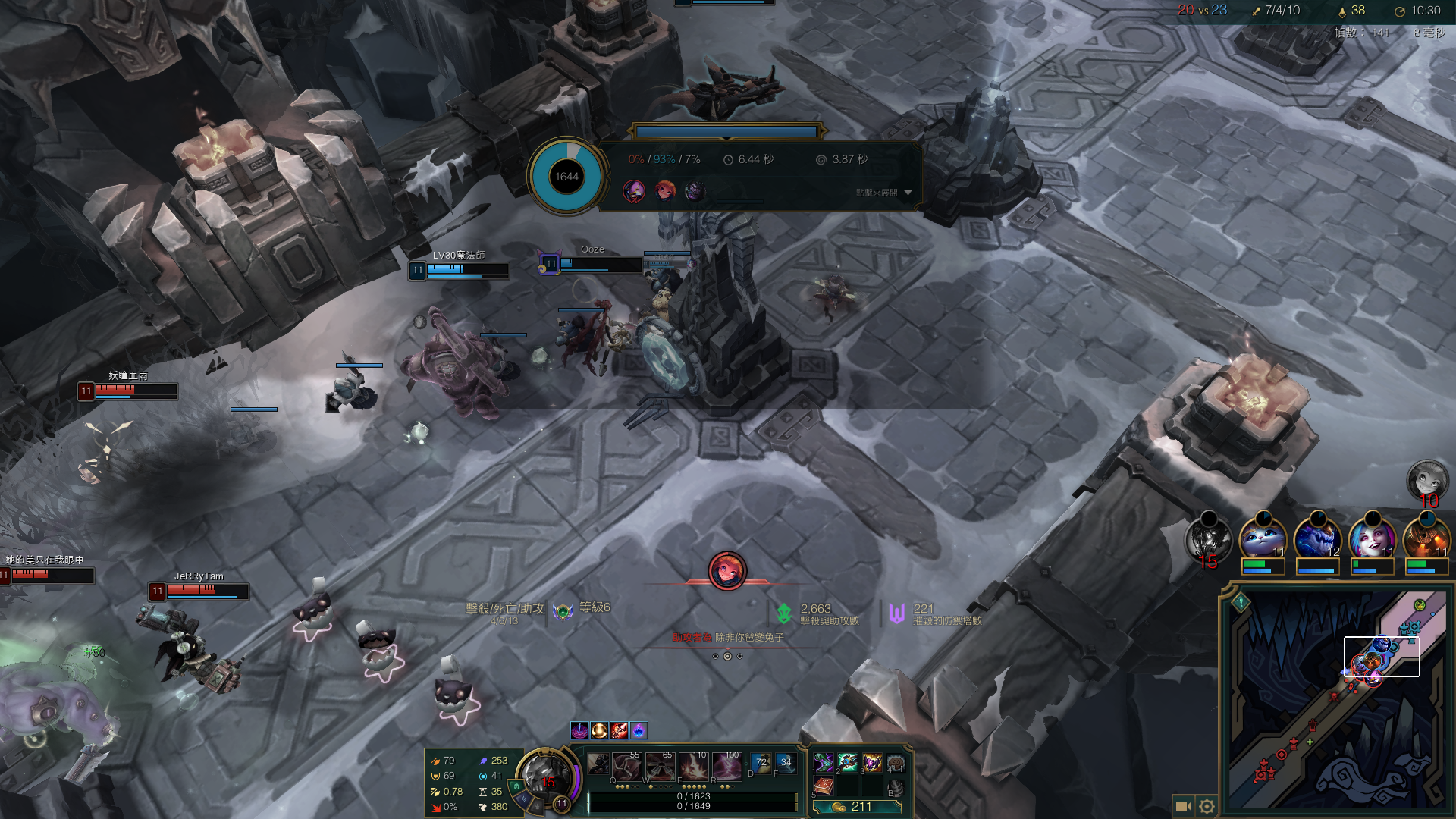Toggle the camera button beside the minimap
The width and height of the screenshot is (1456, 819).
[1182, 806]
